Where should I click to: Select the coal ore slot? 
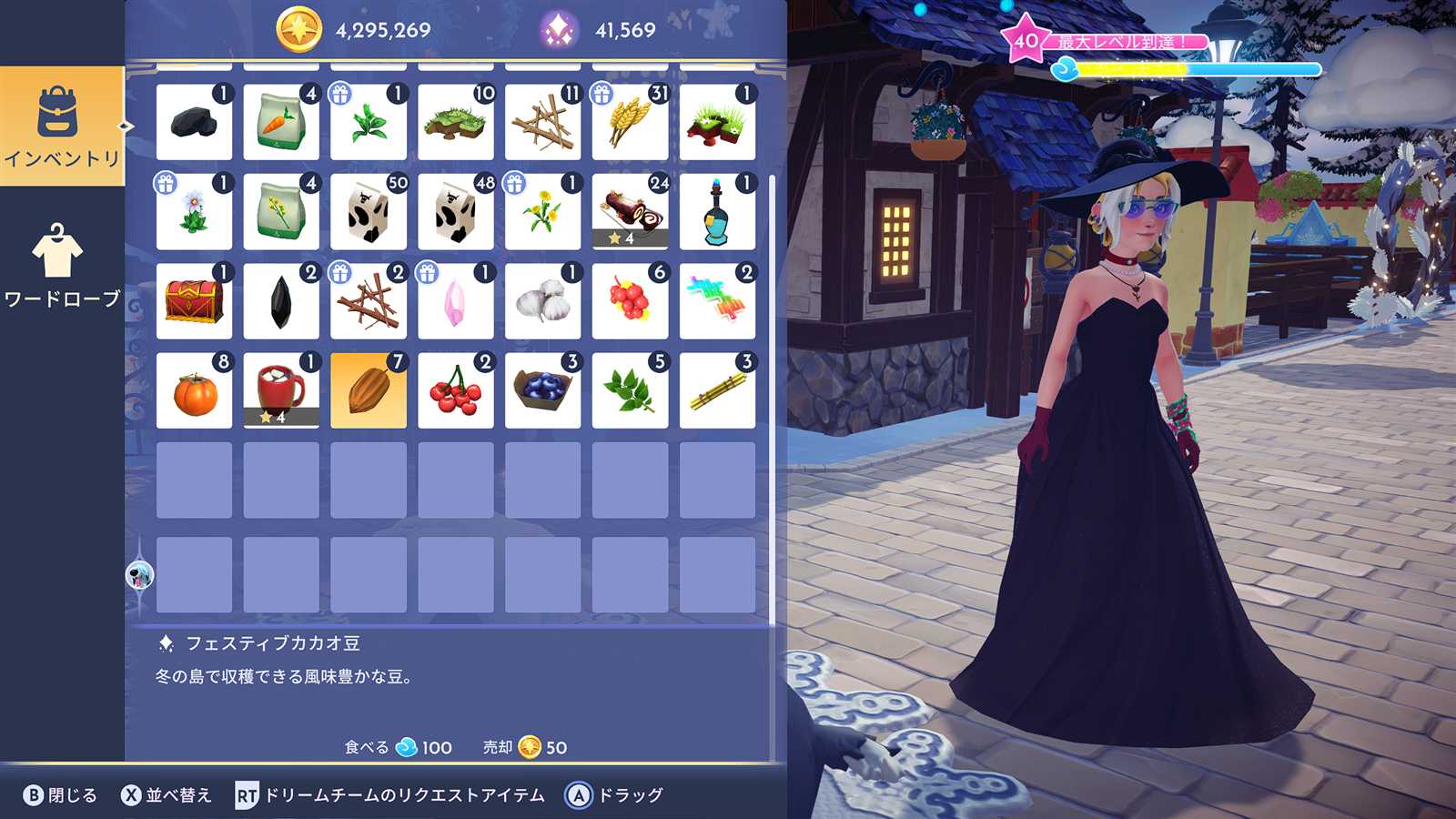(x=194, y=122)
